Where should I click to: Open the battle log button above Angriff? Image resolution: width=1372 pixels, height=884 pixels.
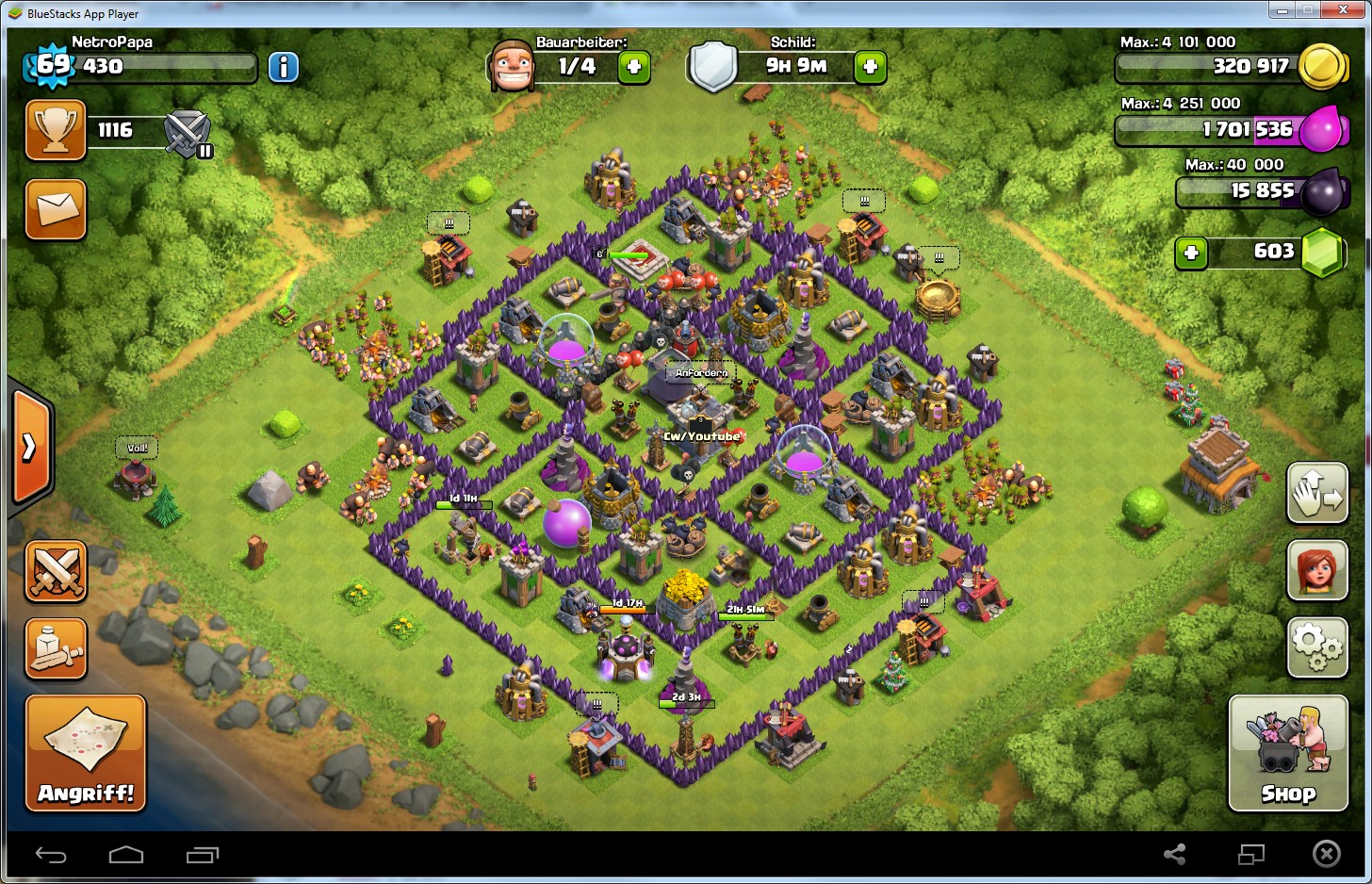point(56,648)
